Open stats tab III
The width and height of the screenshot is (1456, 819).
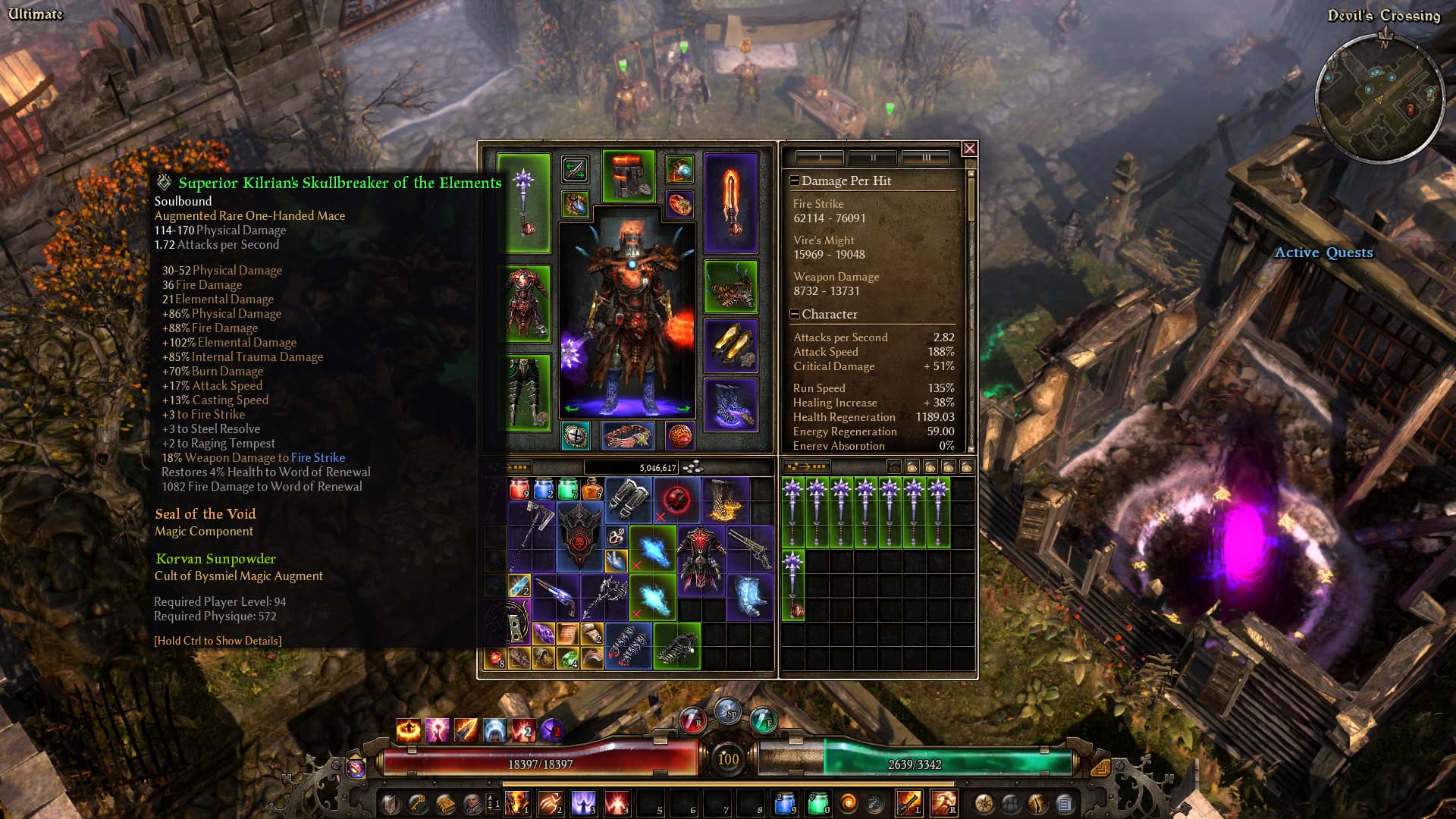tap(926, 158)
